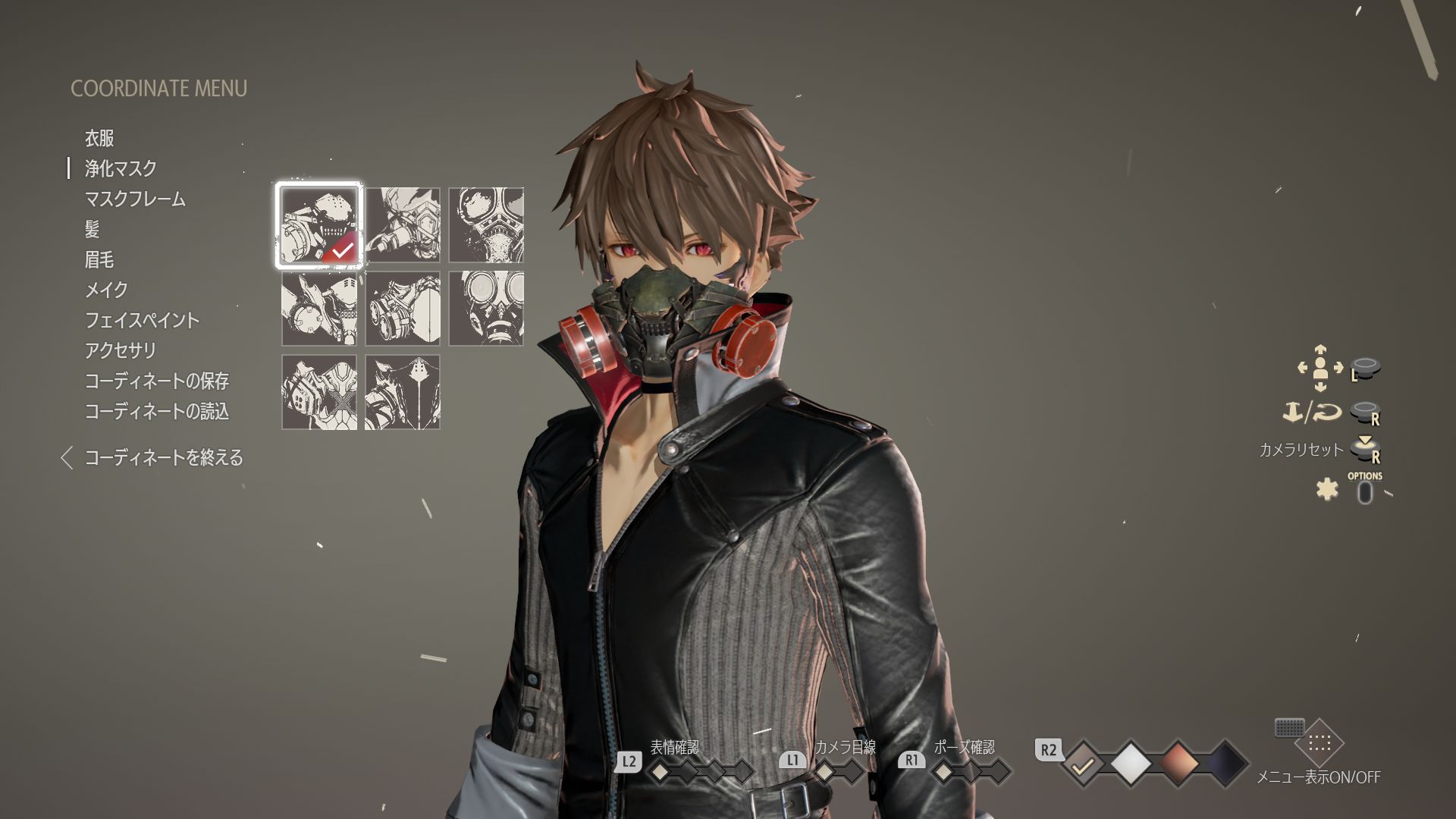Switch to the マスクフレーム menu item
Screen dimensions: 1456x819
134,199
